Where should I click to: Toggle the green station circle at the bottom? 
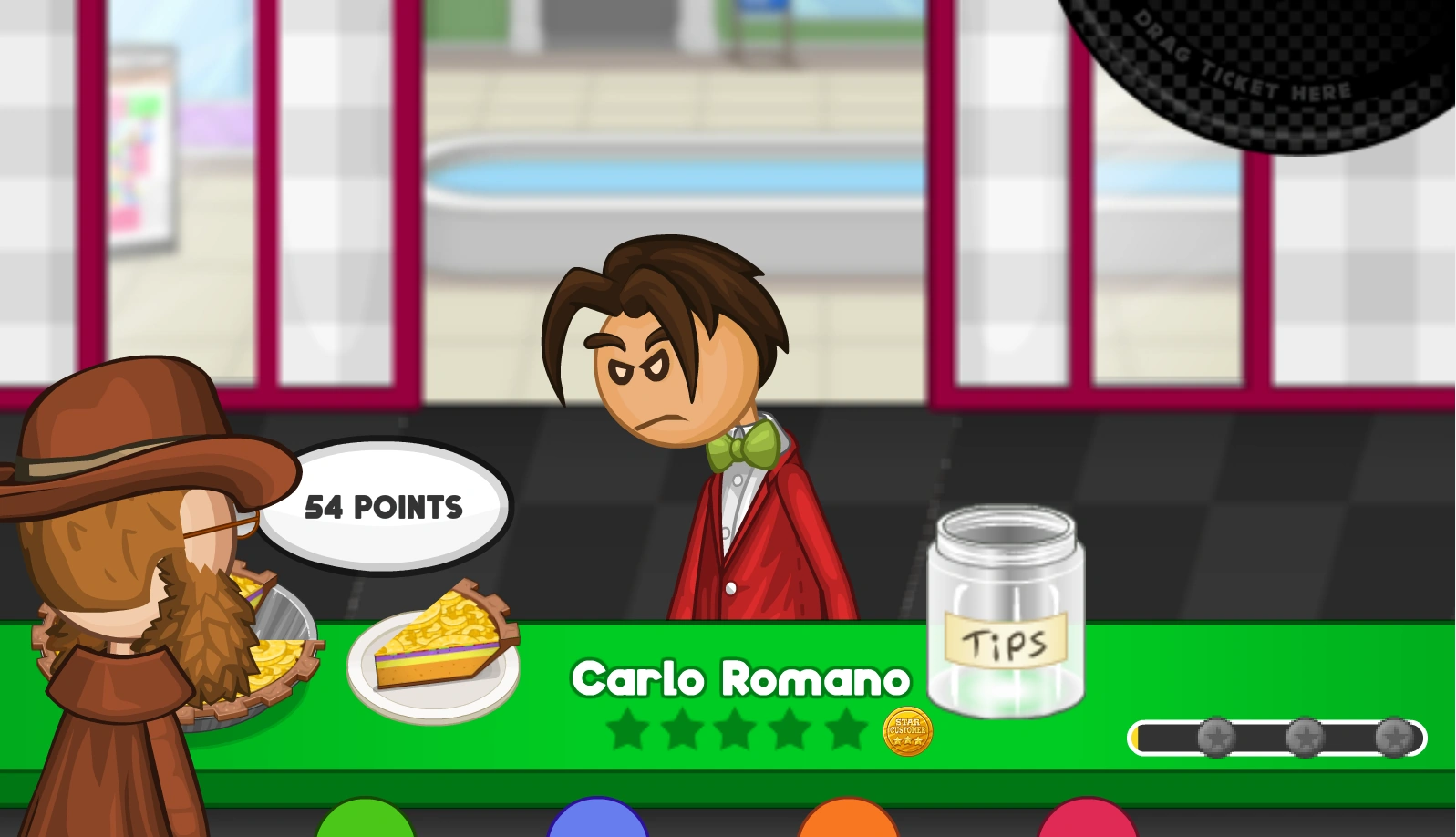click(365, 825)
